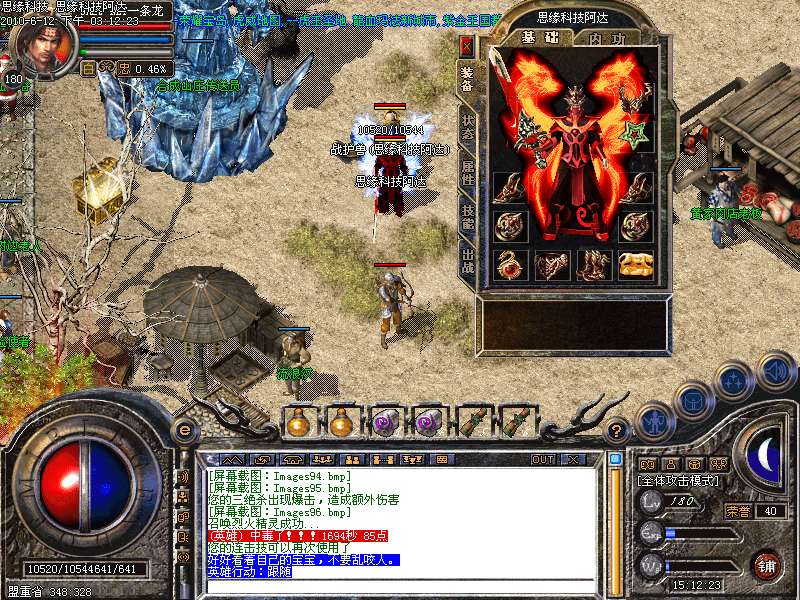Switch to the 技能 side tab
The width and height of the screenshot is (800, 600).
(x=467, y=217)
